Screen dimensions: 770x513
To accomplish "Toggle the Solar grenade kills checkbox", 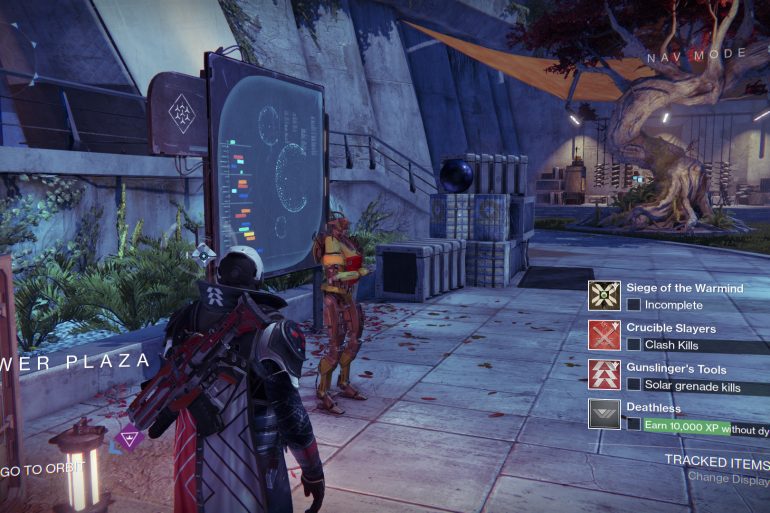I will pyautogui.click(x=634, y=386).
